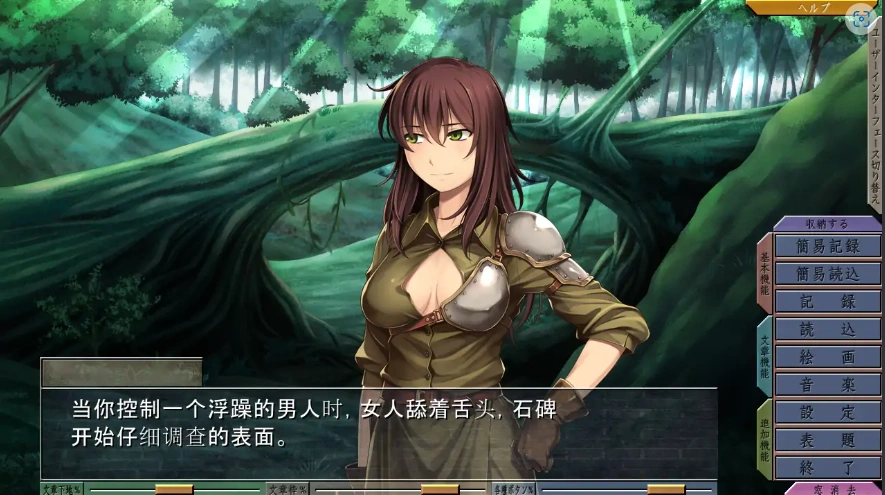Click the 窓消去 hide window button

tap(833, 489)
